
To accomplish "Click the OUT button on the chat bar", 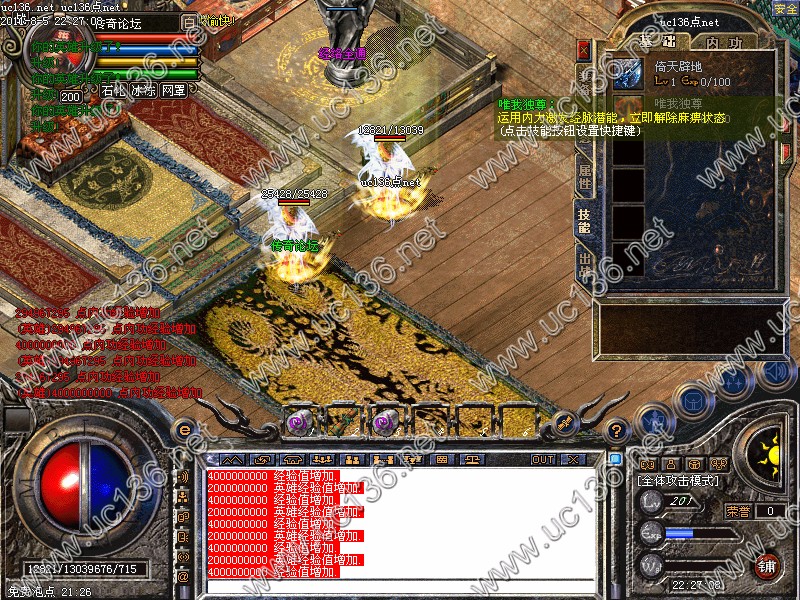I will tap(542, 459).
